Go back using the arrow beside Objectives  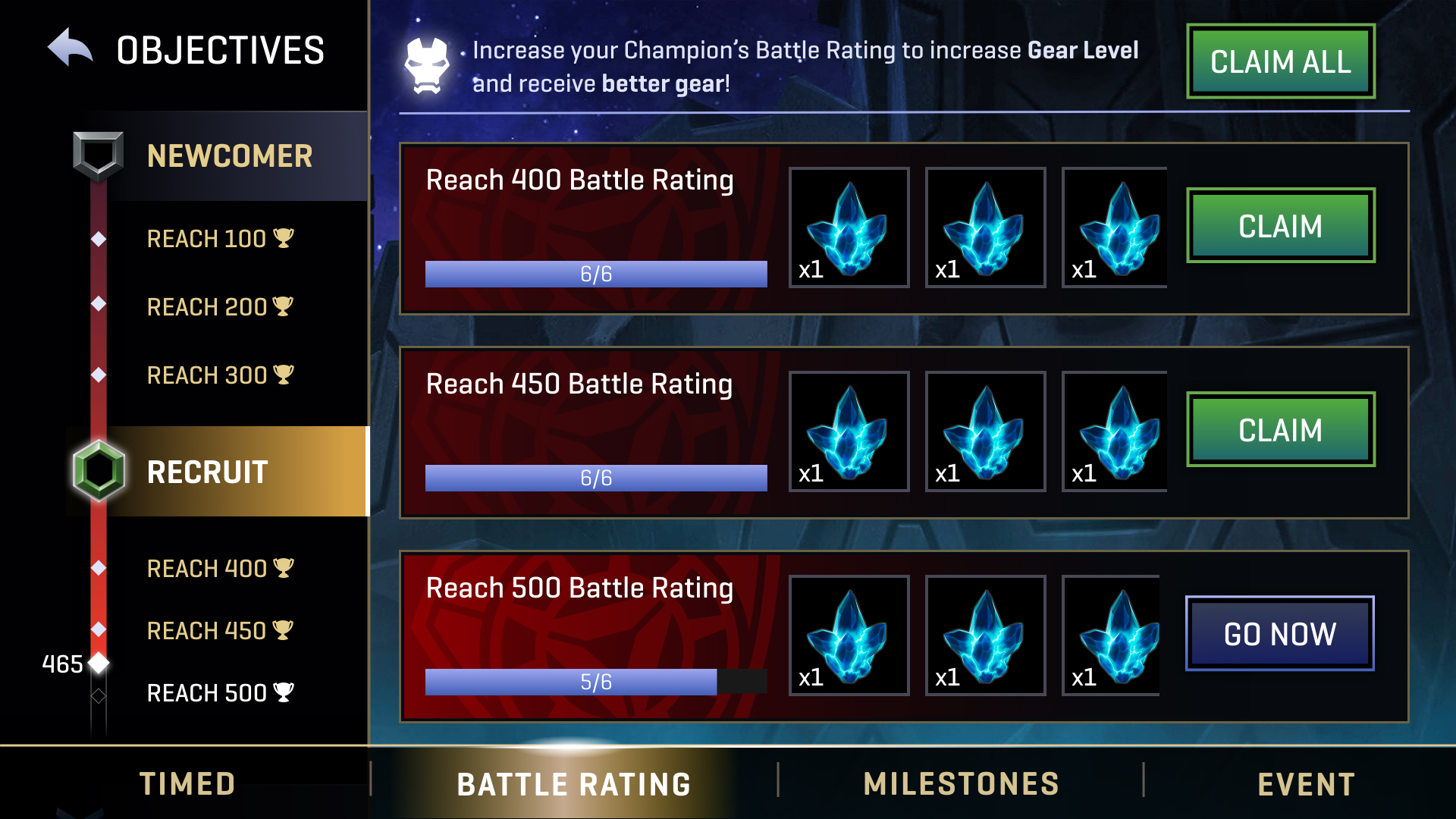(71, 49)
